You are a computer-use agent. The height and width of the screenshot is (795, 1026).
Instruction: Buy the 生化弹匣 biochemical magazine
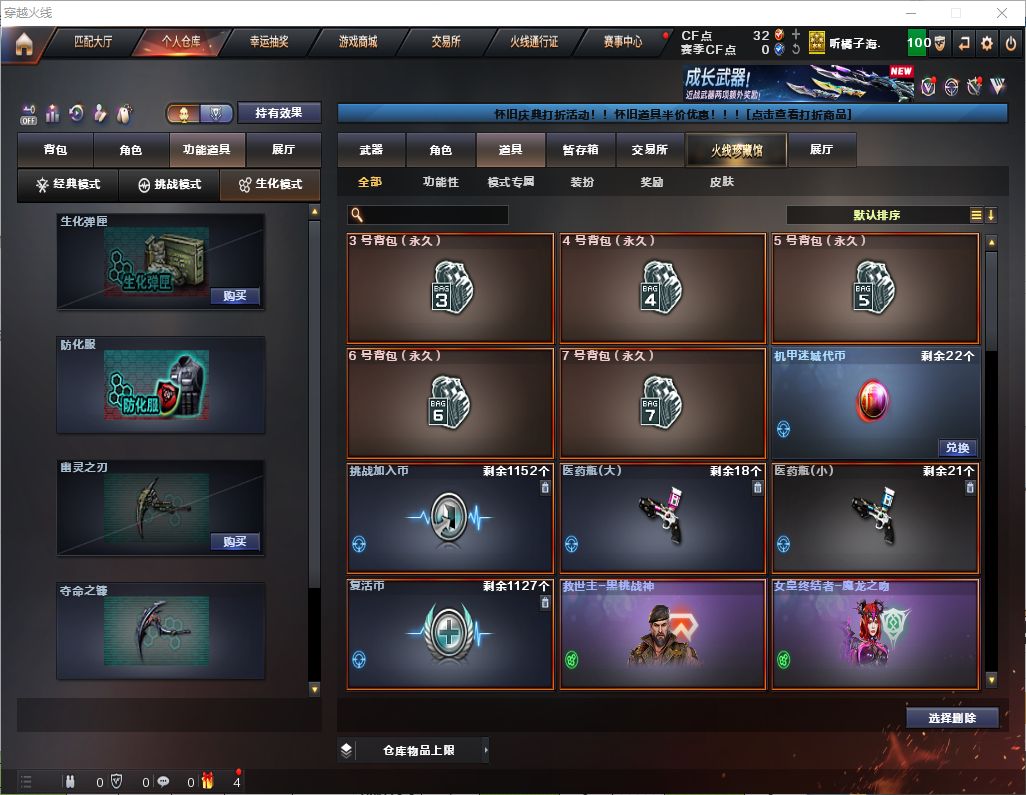(x=235, y=296)
